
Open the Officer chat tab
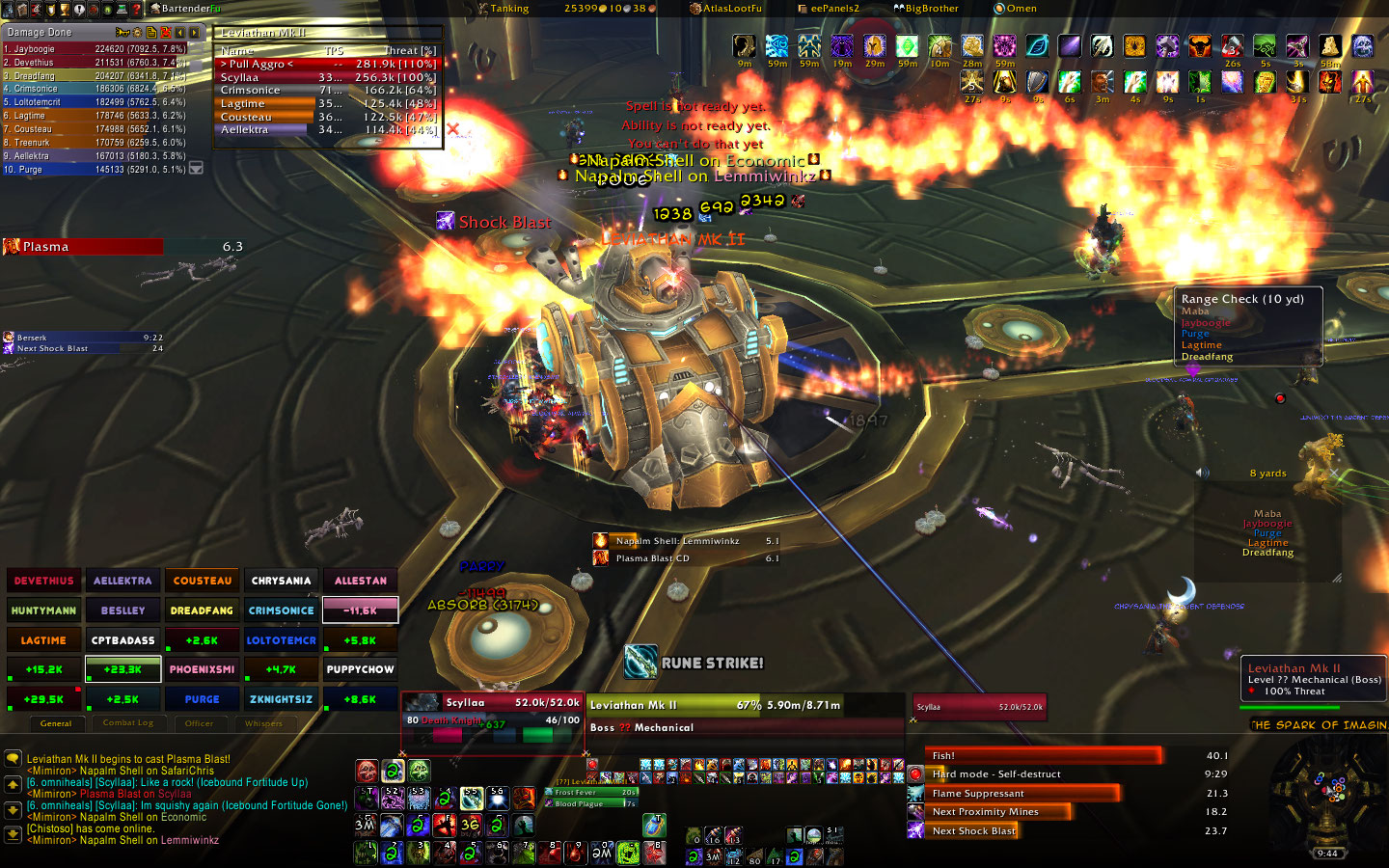click(x=199, y=722)
